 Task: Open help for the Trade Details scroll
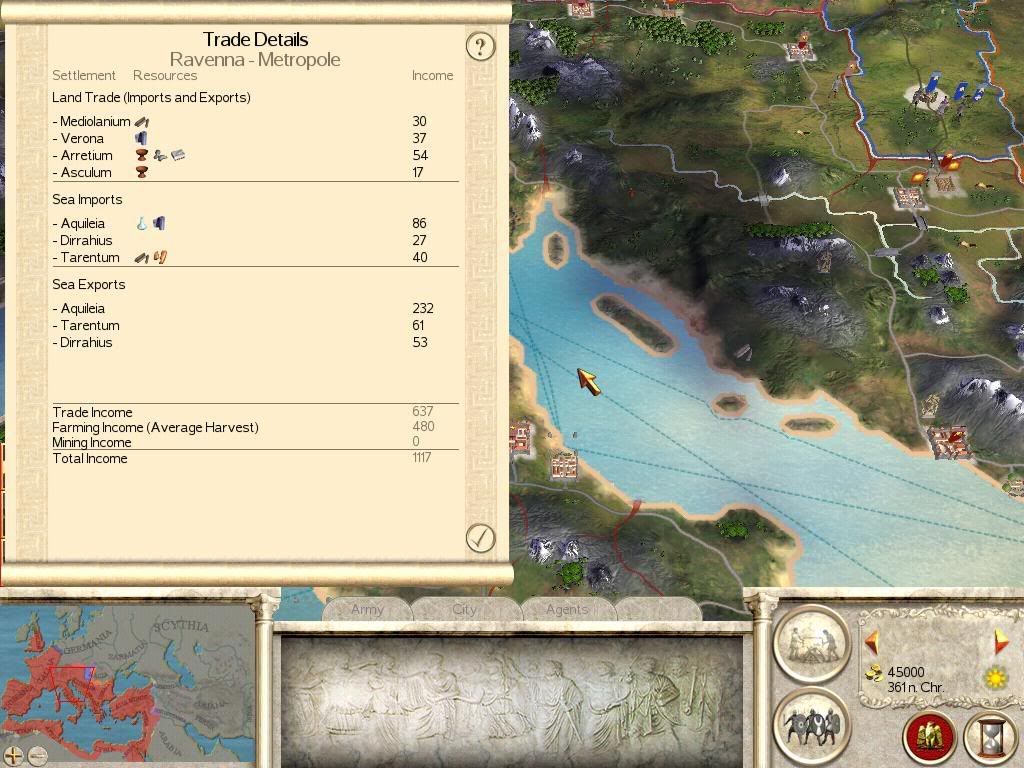(x=481, y=46)
